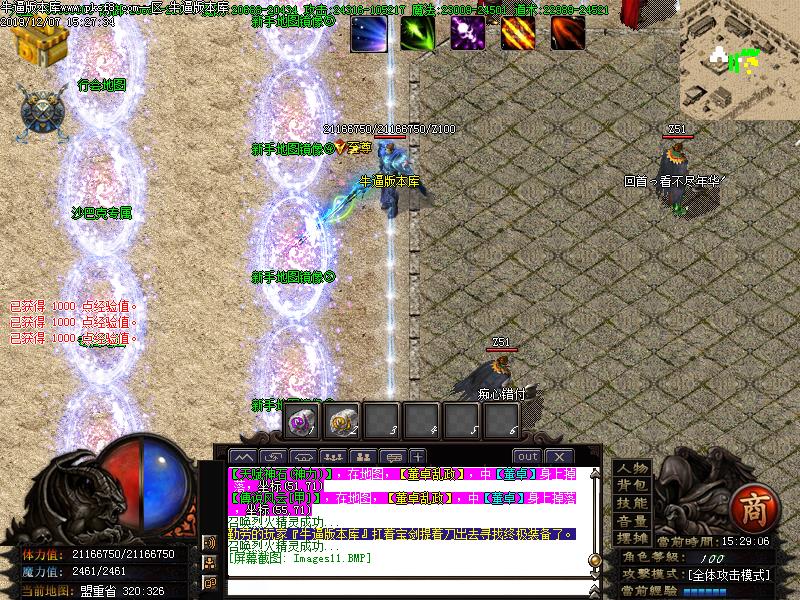Click the out button above chat
The width and height of the screenshot is (800, 600).
tap(527, 456)
